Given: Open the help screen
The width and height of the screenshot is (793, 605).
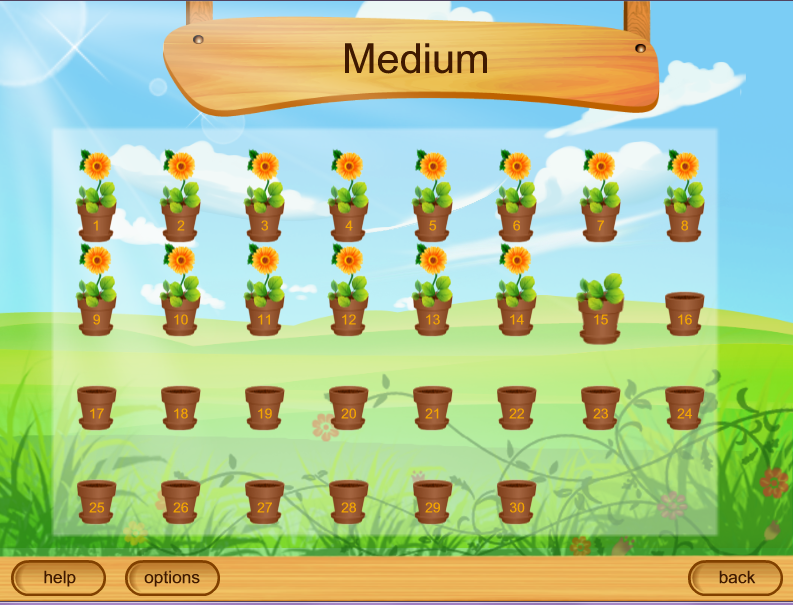Looking at the screenshot, I should pos(59,577).
